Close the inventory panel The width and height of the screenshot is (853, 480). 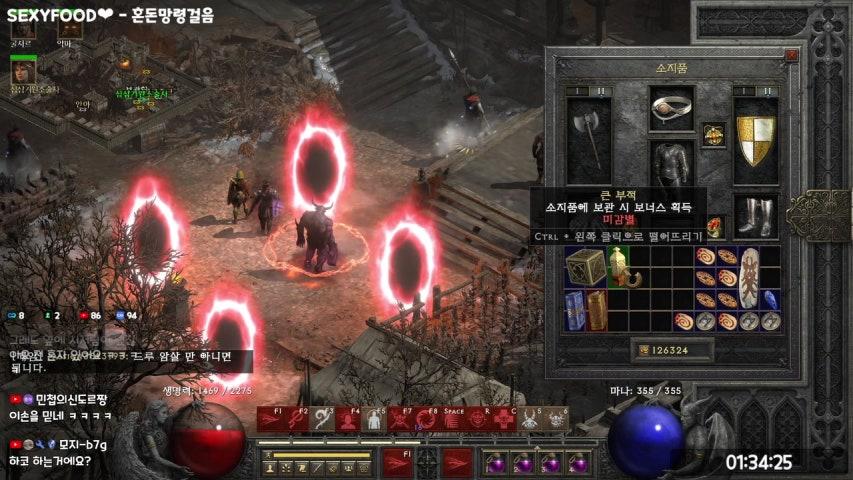point(791,57)
